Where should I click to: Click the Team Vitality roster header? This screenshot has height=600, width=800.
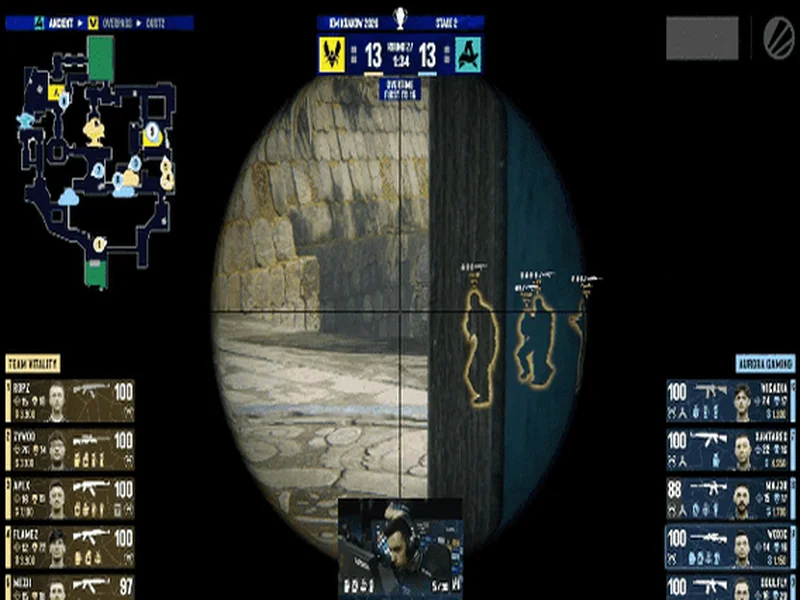(x=33, y=363)
